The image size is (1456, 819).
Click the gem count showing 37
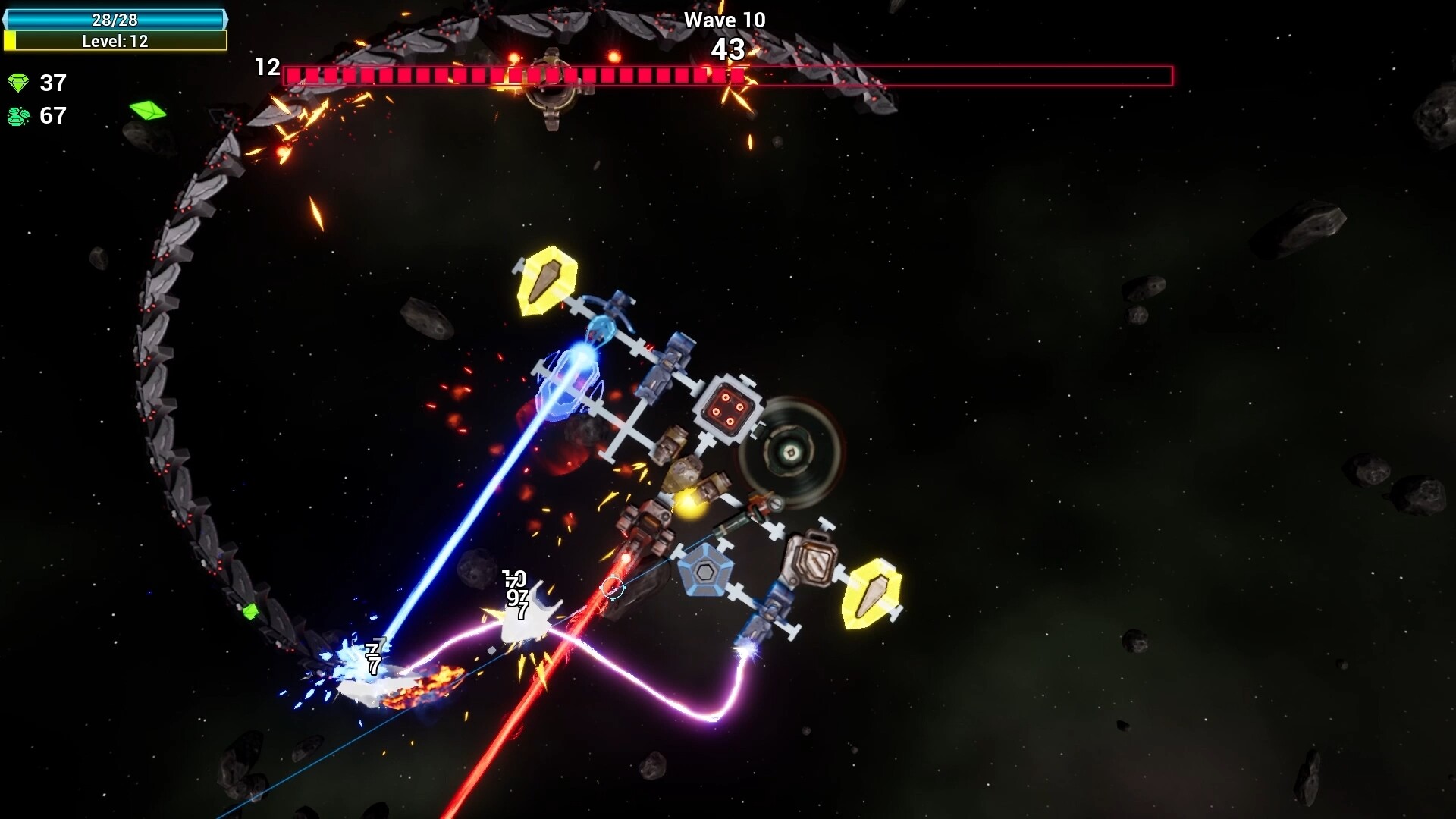pyautogui.click(x=53, y=83)
